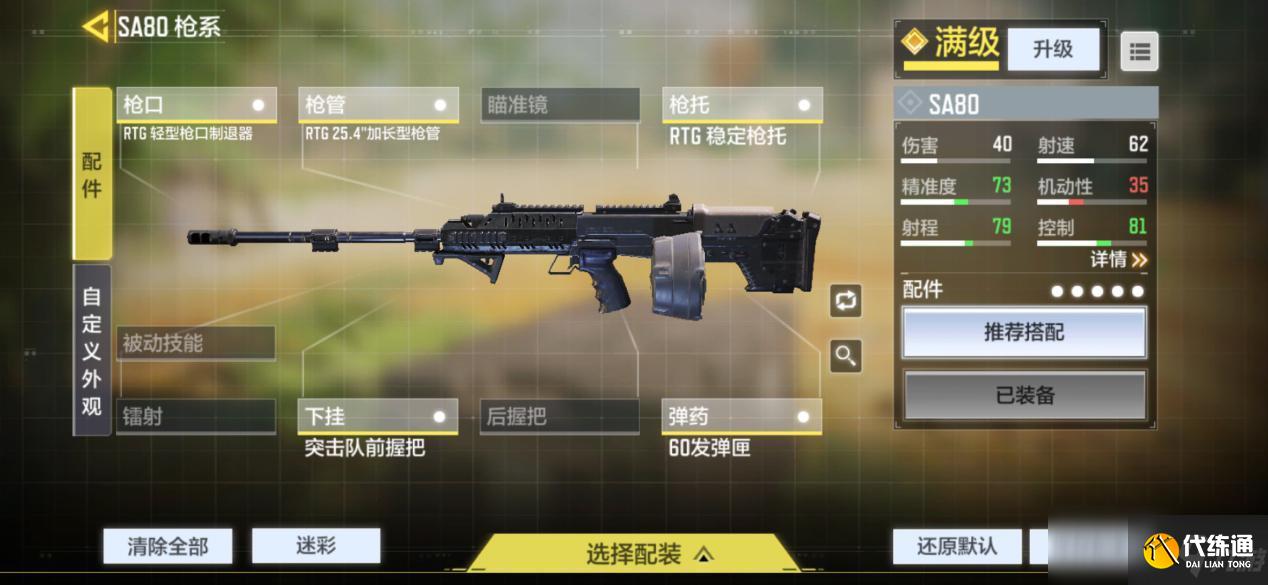The image size is (1268, 585).
Task: Show 详情 weapon stat details
Action: 1118,260
